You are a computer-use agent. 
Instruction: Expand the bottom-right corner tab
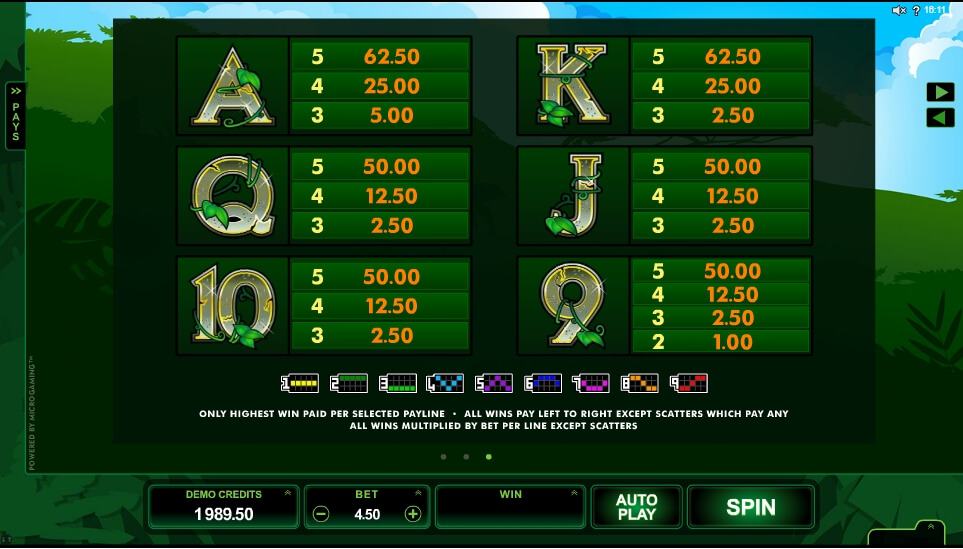[x=931, y=528]
